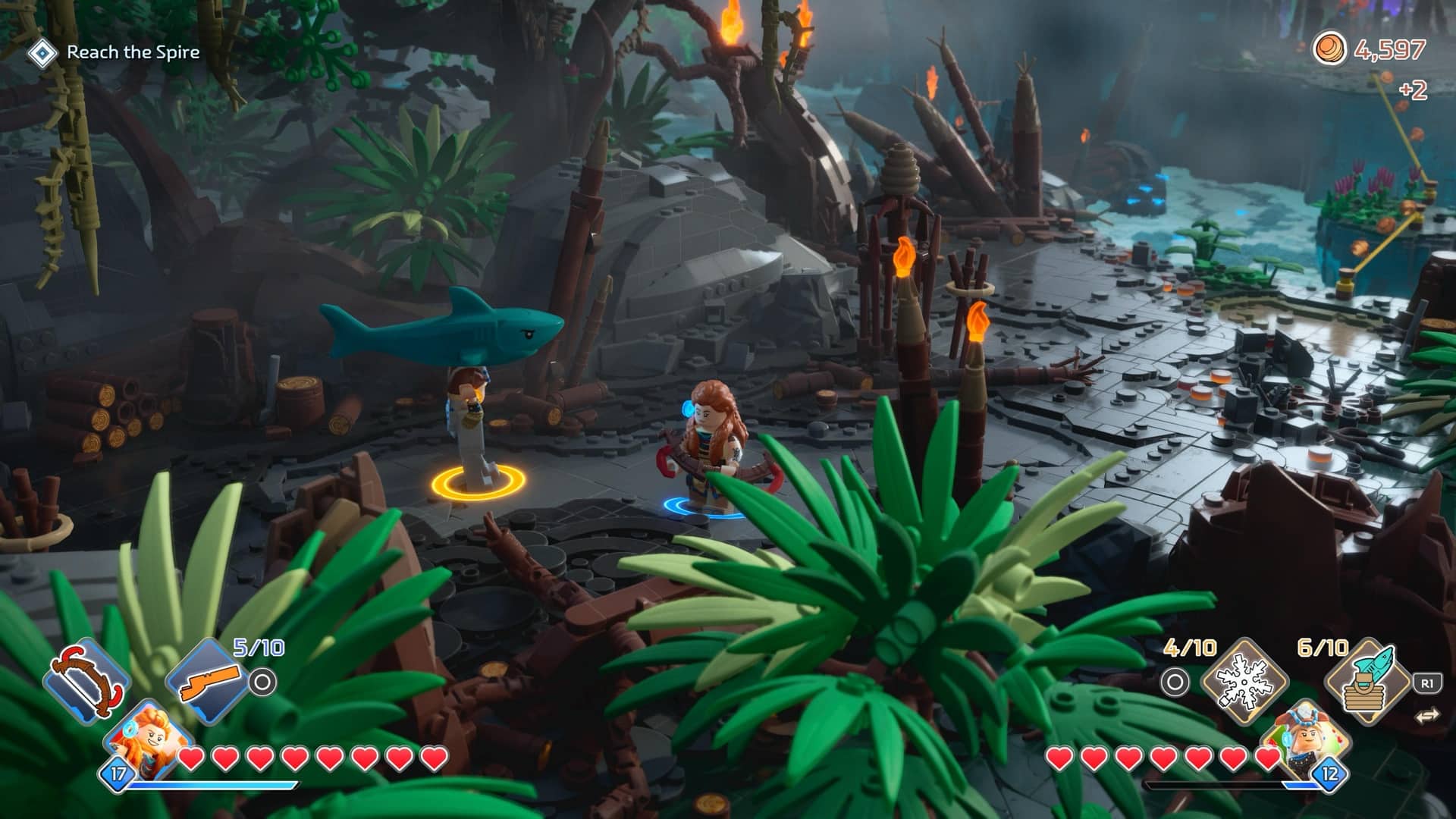Open the Reach the Spire objective tracker

pos(115,52)
